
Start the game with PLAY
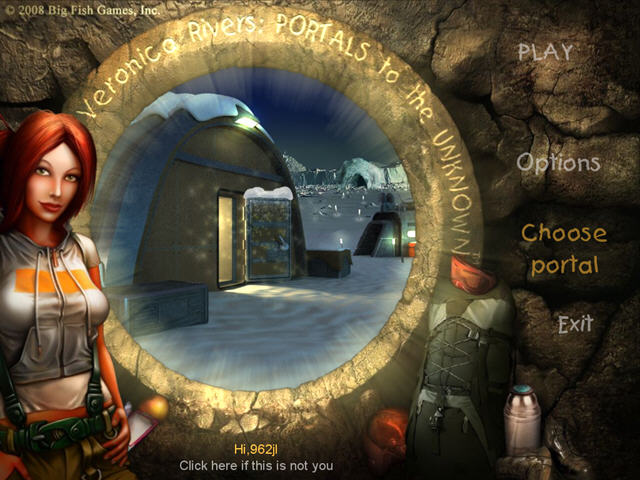click(x=545, y=52)
